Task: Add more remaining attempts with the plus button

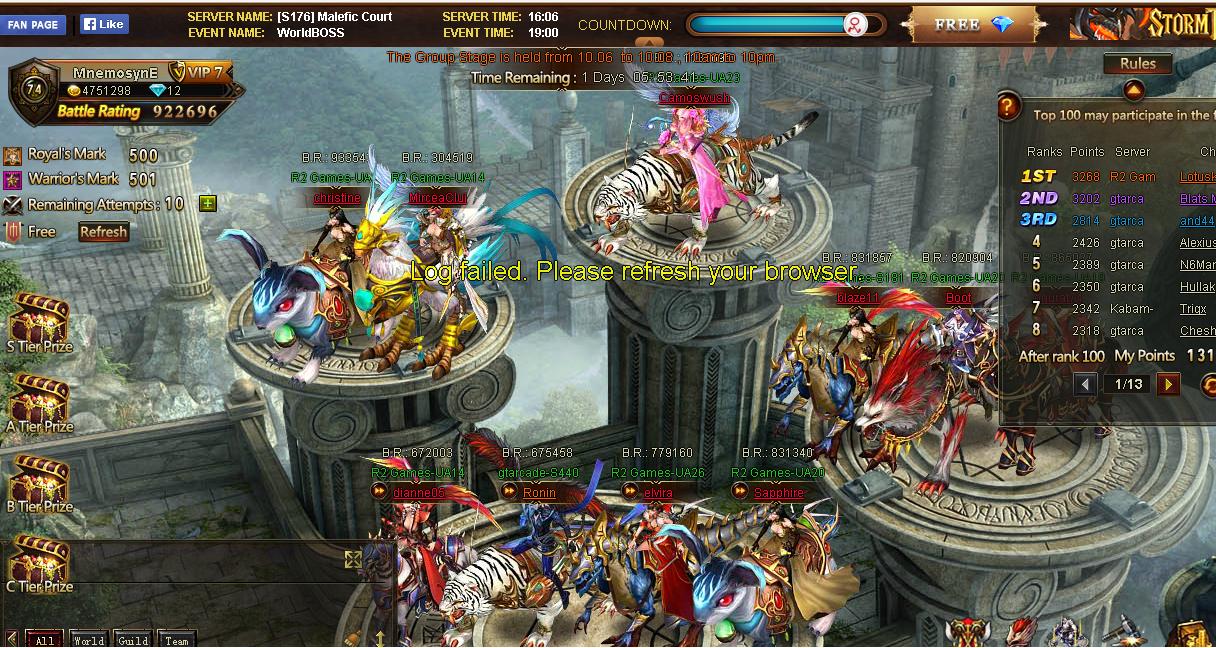Action: [x=208, y=204]
